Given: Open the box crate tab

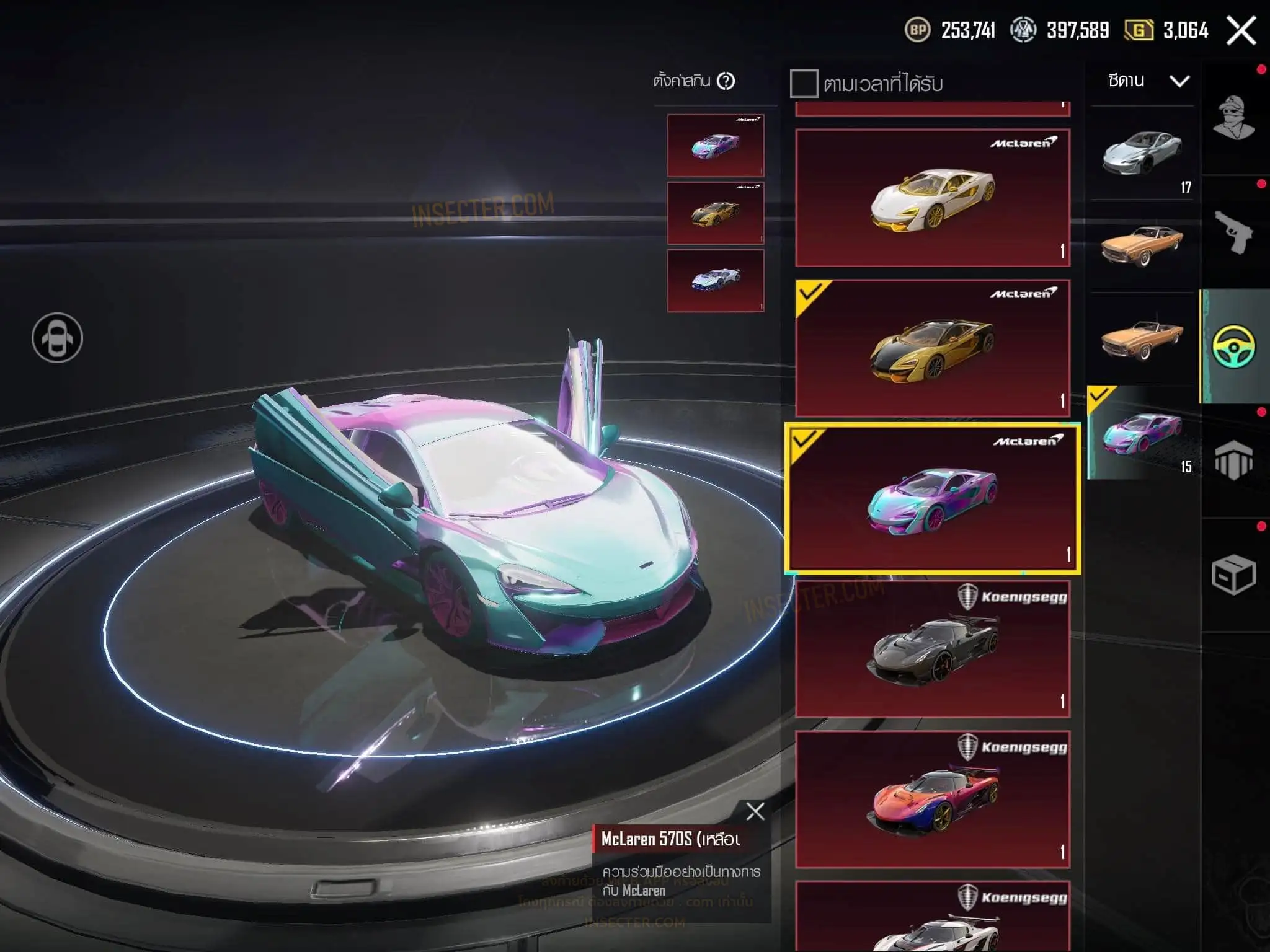Looking at the screenshot, I should coord(1234,575).
